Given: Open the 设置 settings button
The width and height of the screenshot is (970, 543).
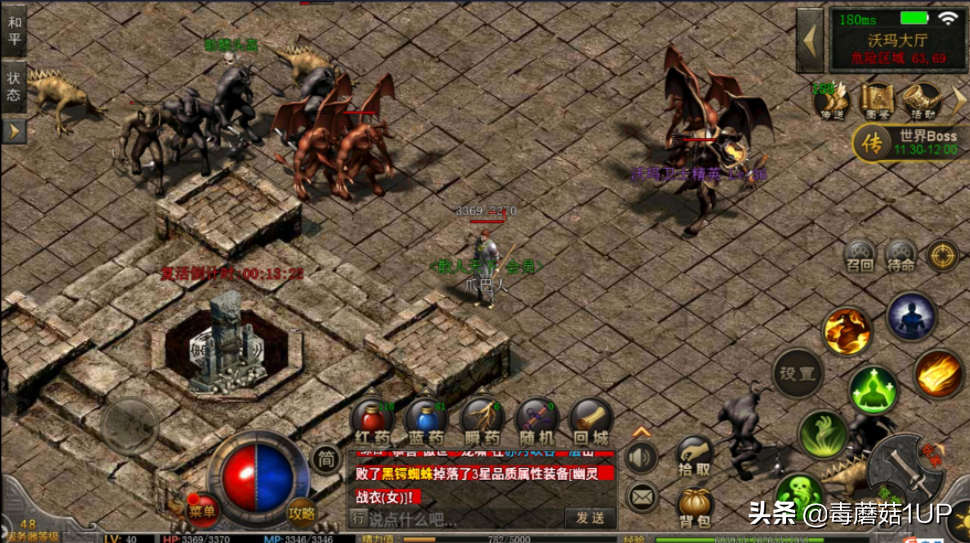Looking at the screenshot, I should 797,373.
